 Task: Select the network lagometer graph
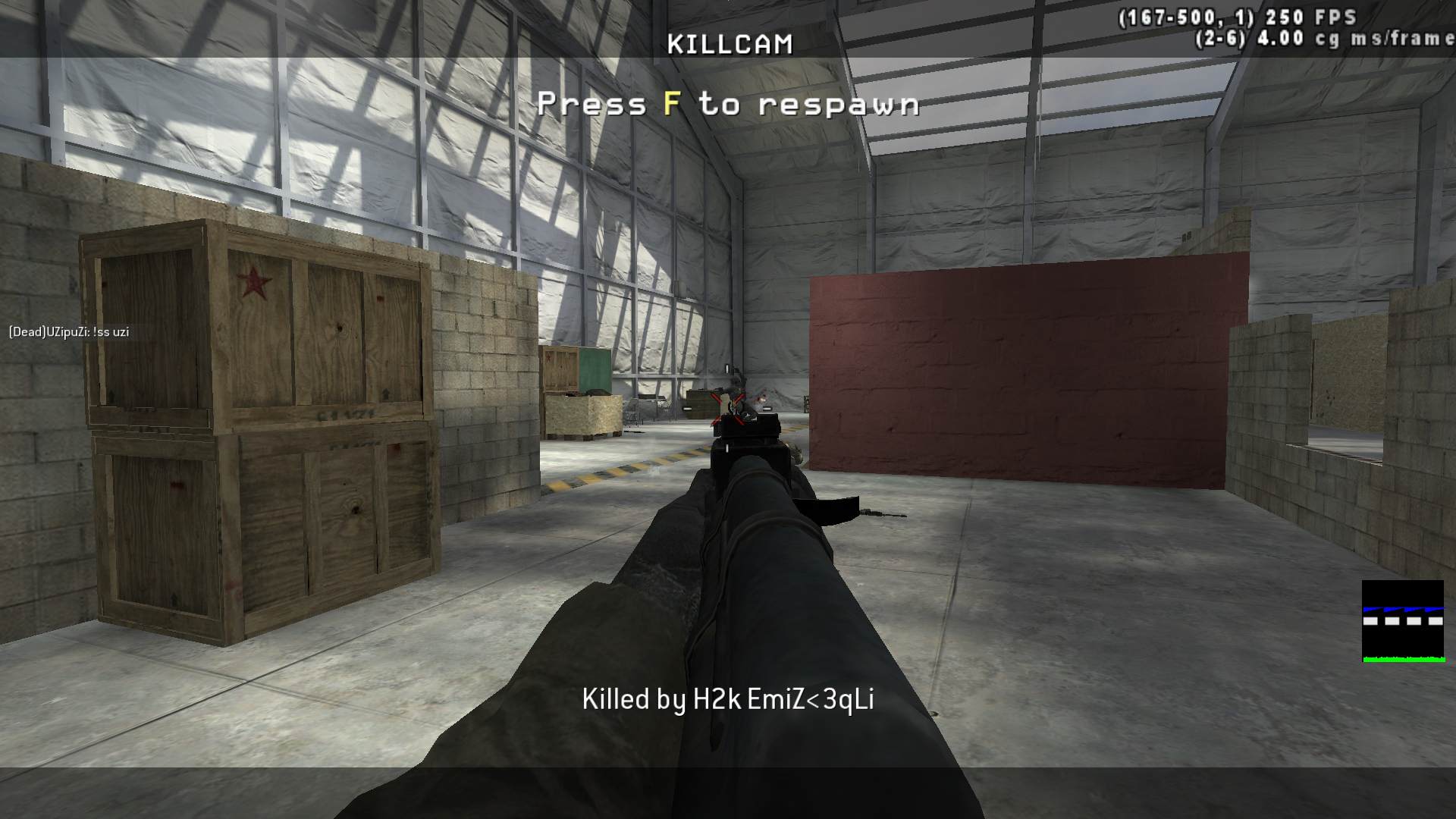(1402, 621)
